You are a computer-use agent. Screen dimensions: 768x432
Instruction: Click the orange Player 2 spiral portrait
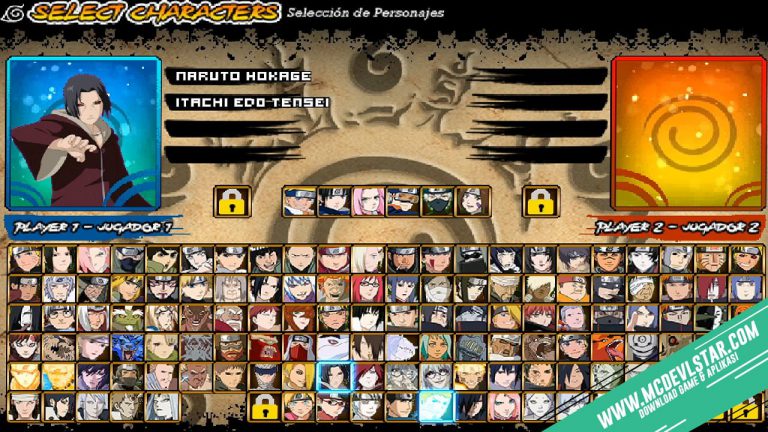click(685, 132)
